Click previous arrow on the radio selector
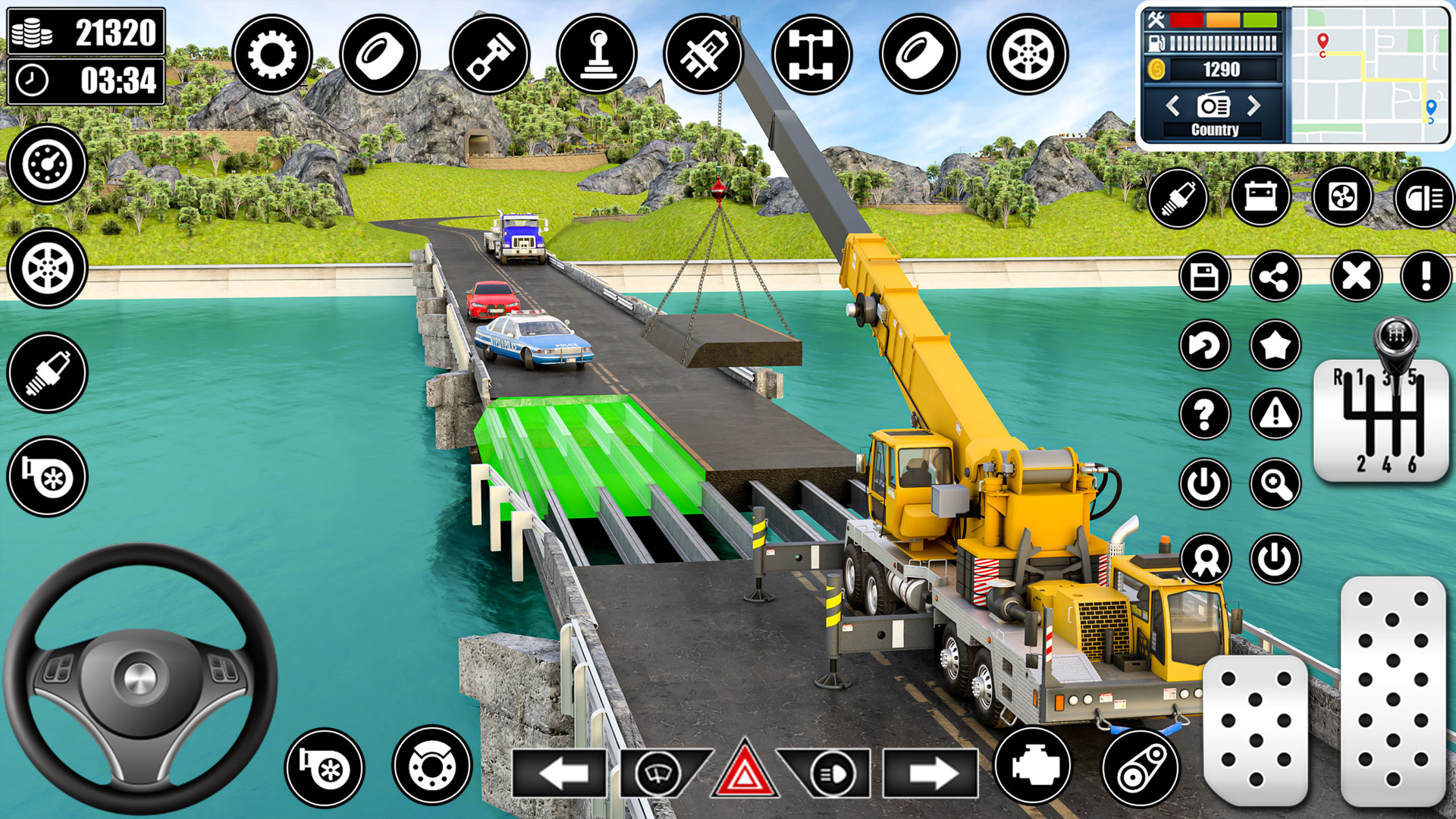This screenshot has width=1456, height=819. click(x=1173, y=106)
